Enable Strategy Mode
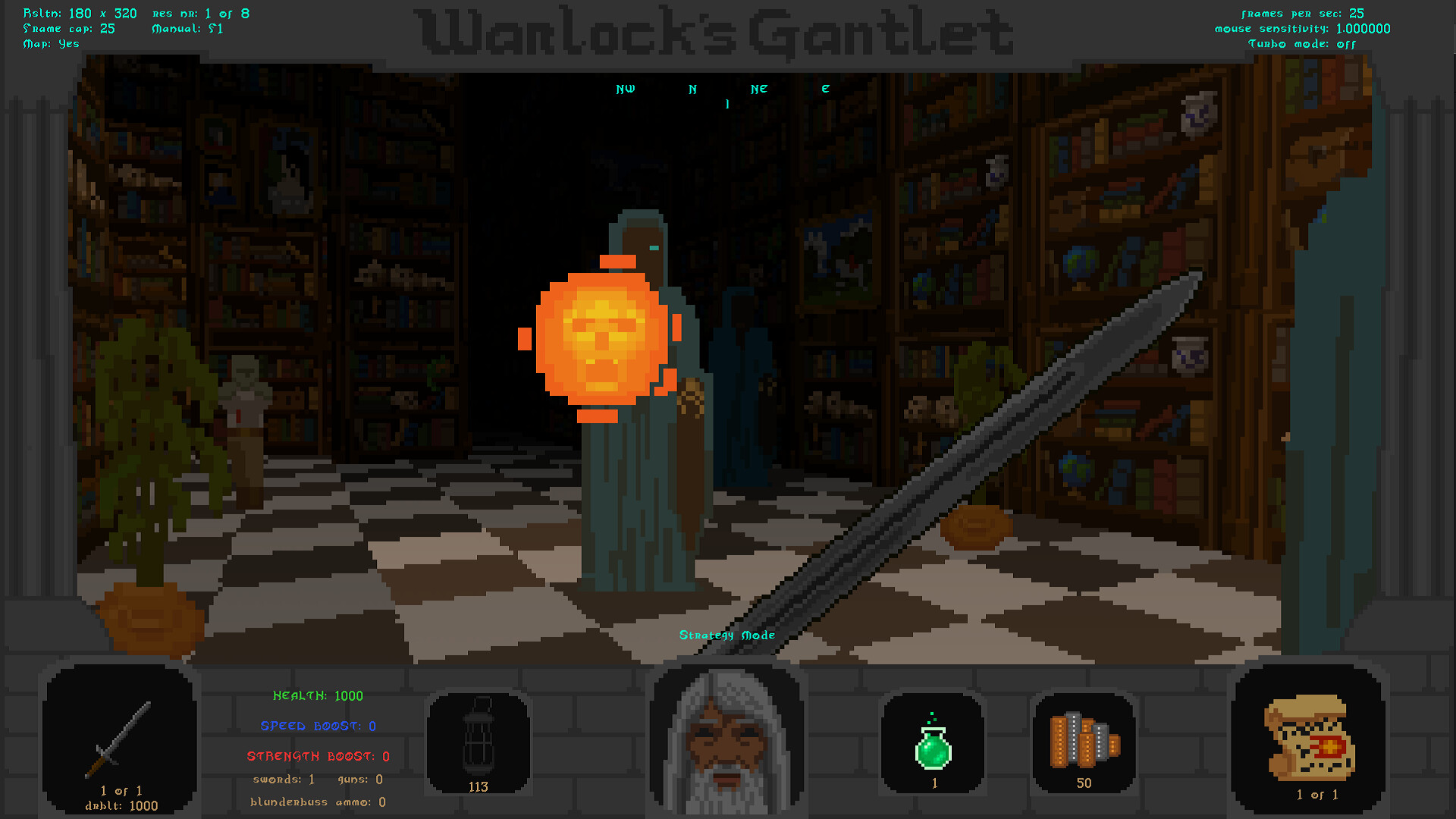This screenshot has width=1456, height=819. (x=728, y=635)
